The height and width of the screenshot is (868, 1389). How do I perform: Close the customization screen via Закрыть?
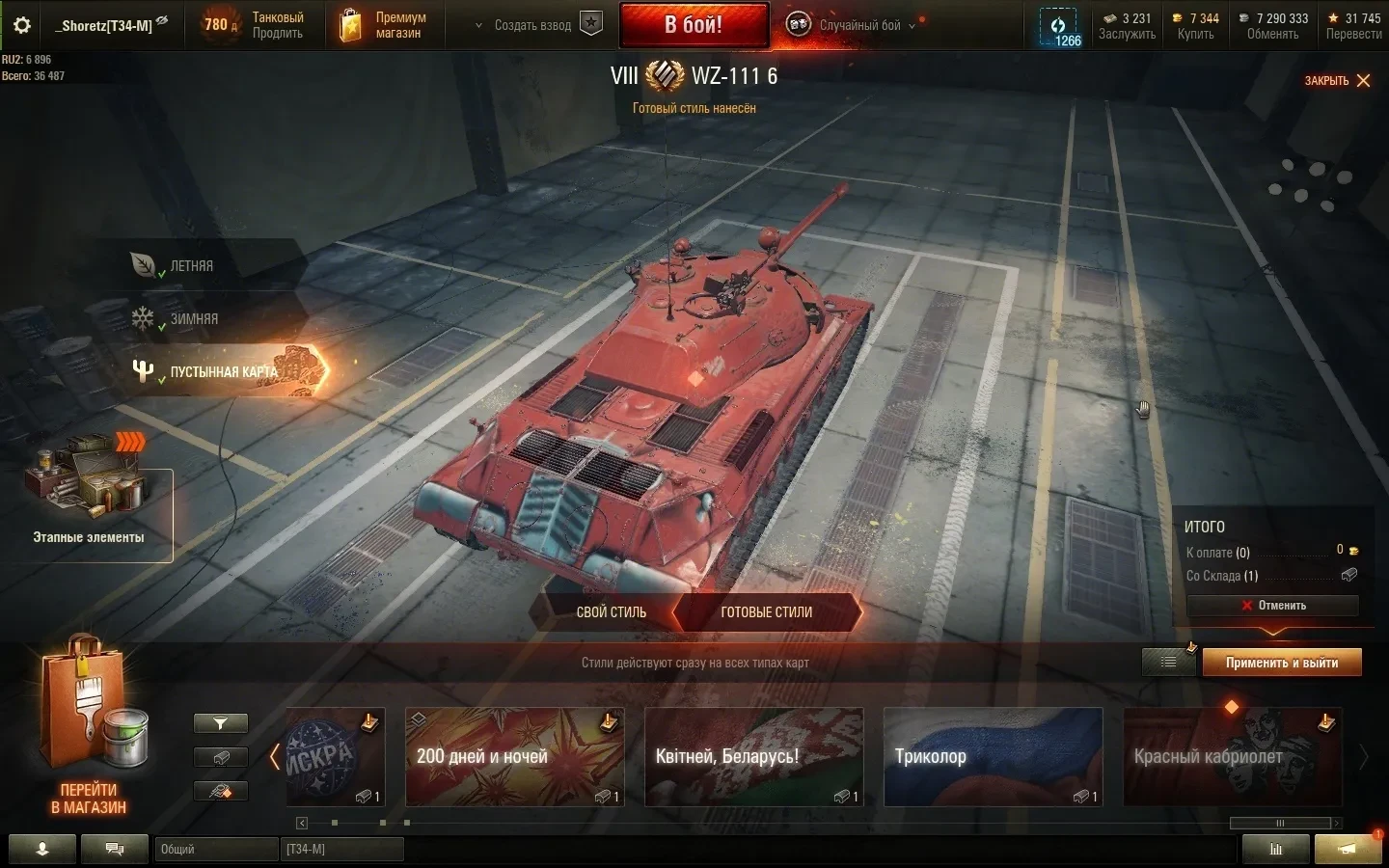1337,81
